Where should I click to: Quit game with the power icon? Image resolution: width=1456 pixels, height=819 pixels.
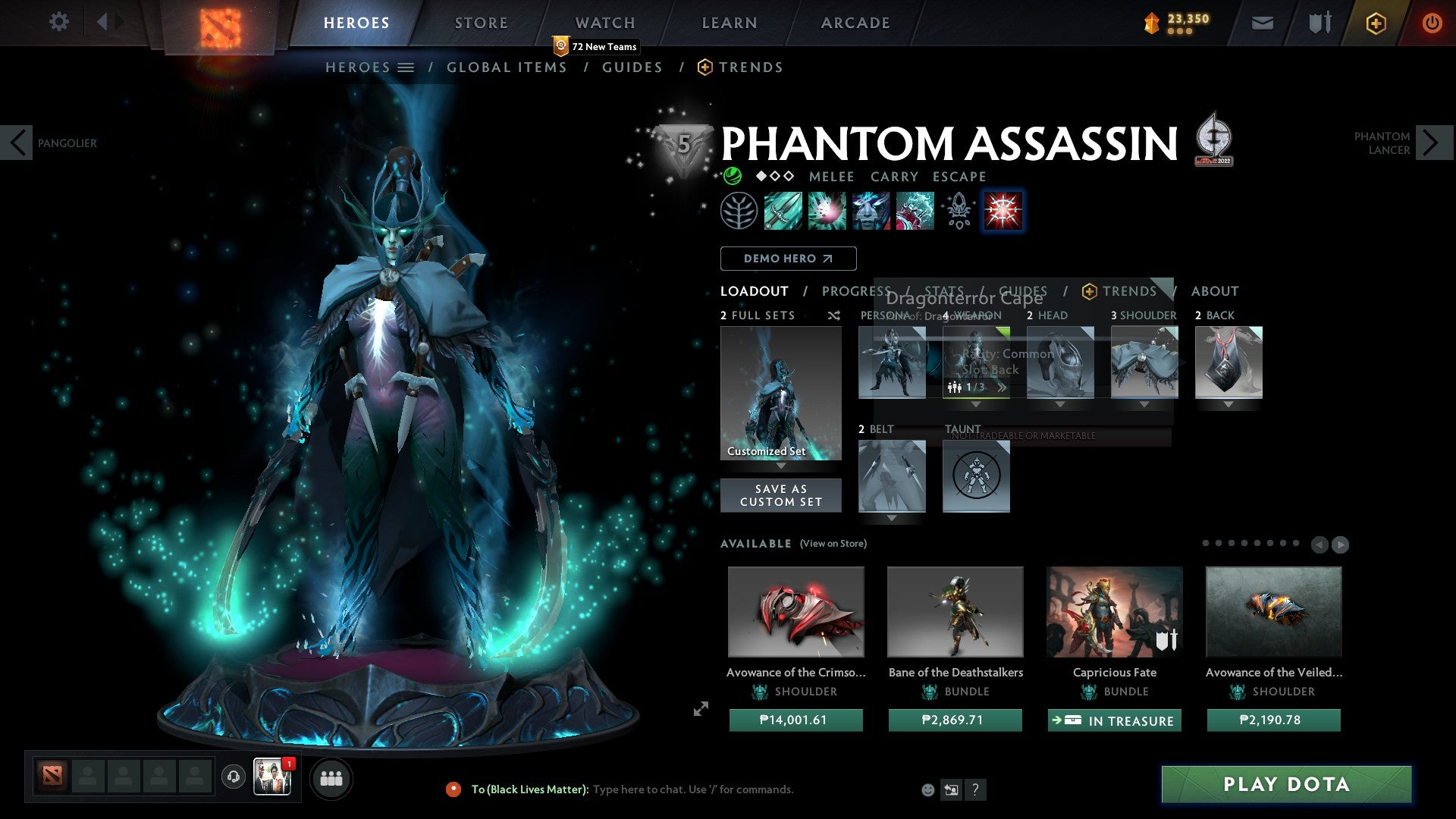click(x=1431, y=23)
